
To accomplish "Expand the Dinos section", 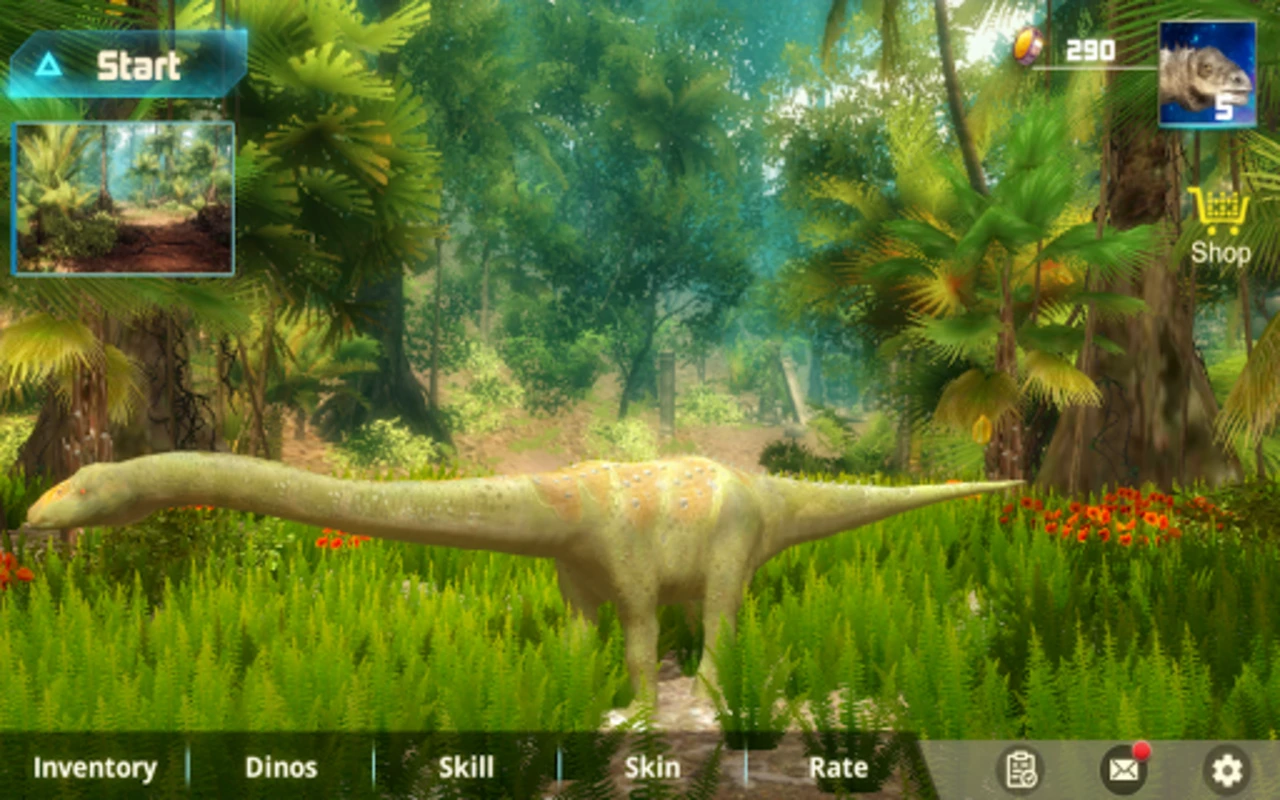I will click(x=282, y=767).
